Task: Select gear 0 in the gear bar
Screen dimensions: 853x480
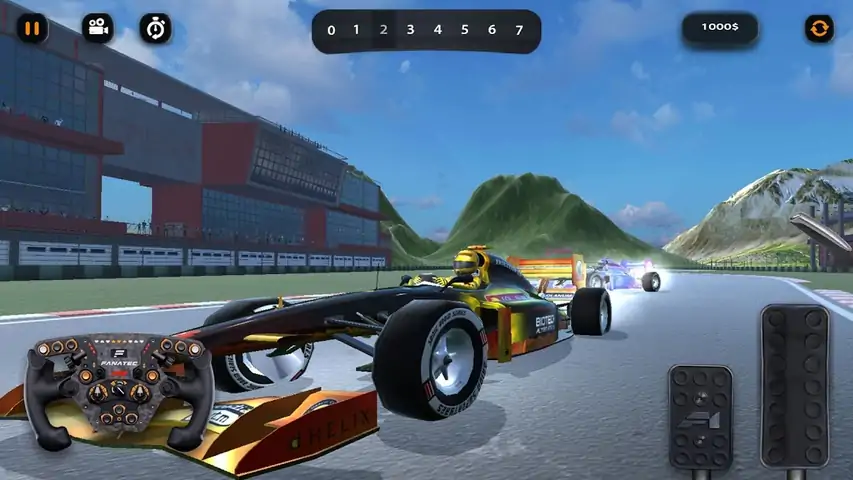Action: (x=331, y=30)
